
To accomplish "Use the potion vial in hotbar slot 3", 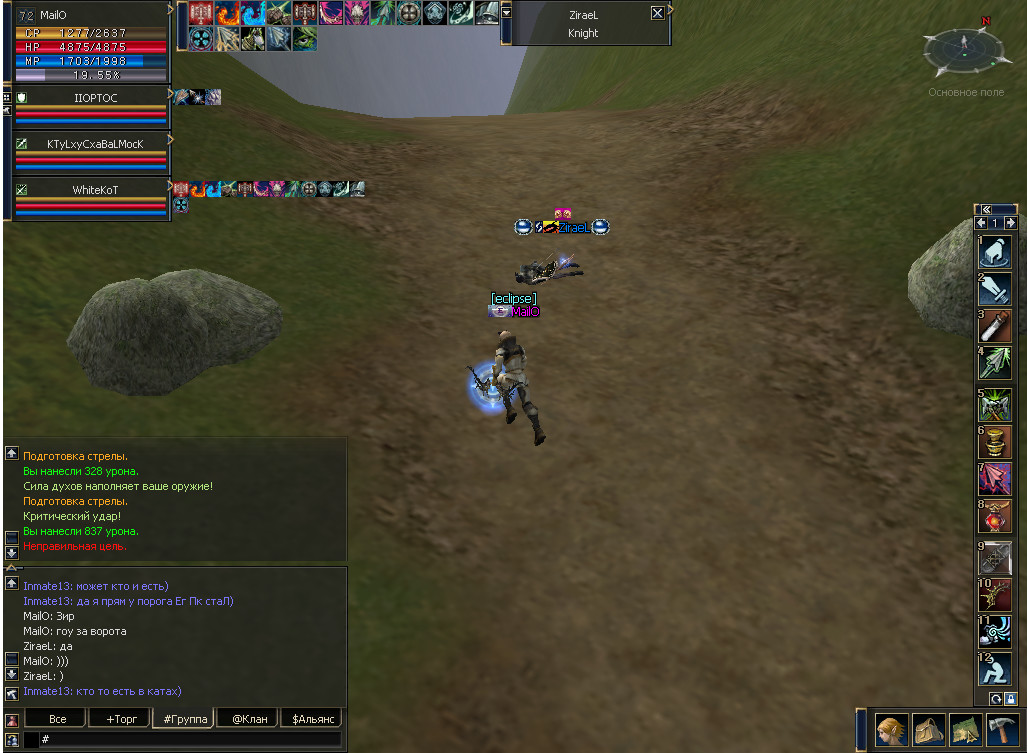I will [995, 326].
